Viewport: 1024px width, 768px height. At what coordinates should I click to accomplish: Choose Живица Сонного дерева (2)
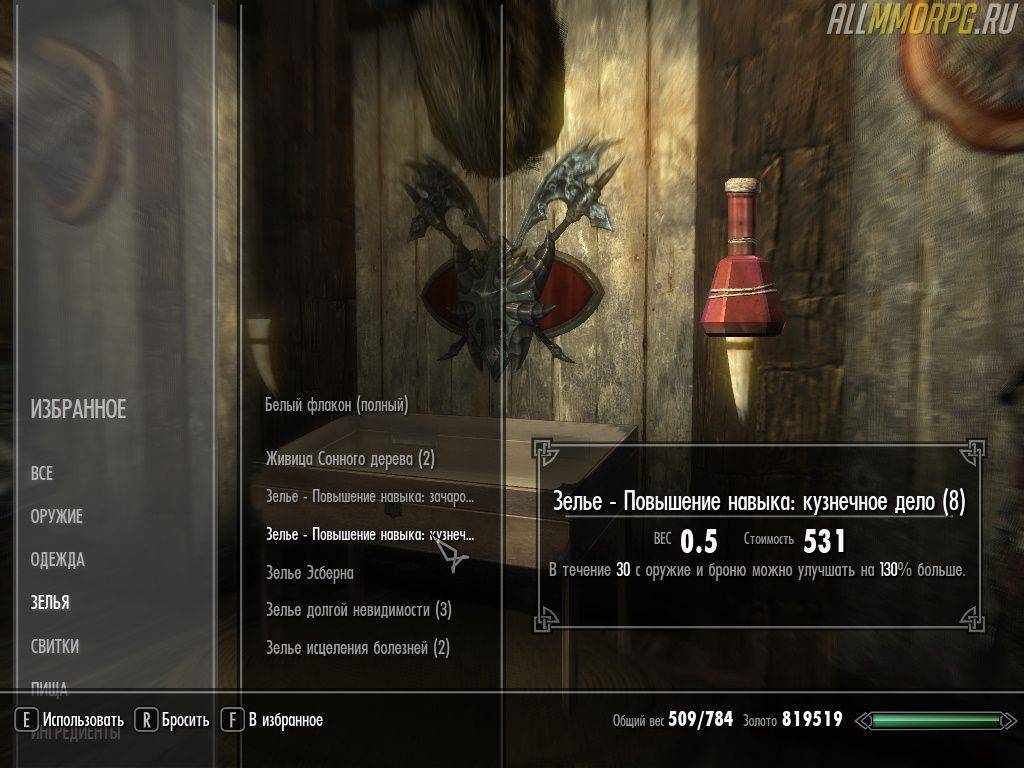point(349,459)
